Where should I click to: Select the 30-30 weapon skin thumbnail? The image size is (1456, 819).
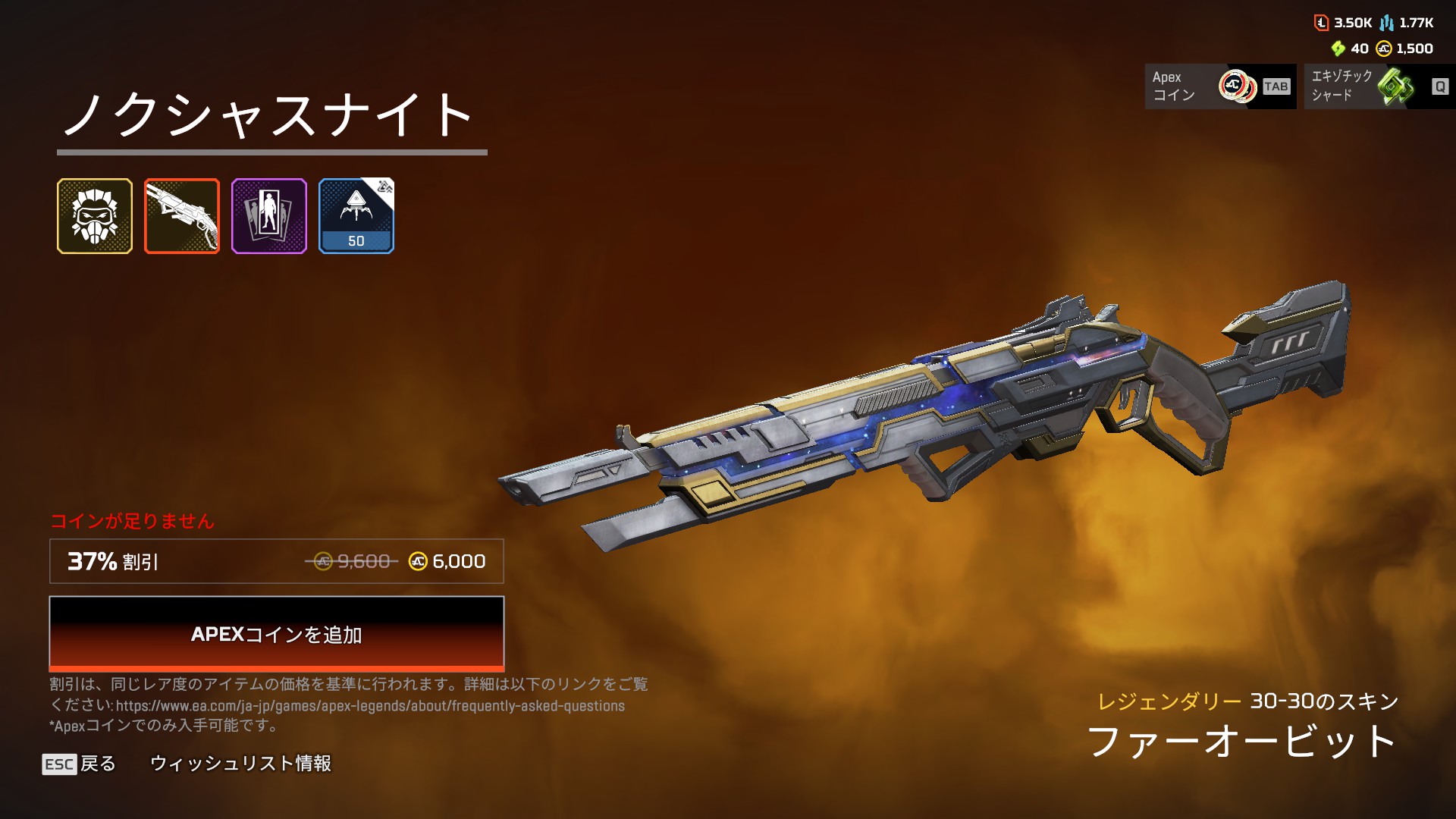coord(182,216)
